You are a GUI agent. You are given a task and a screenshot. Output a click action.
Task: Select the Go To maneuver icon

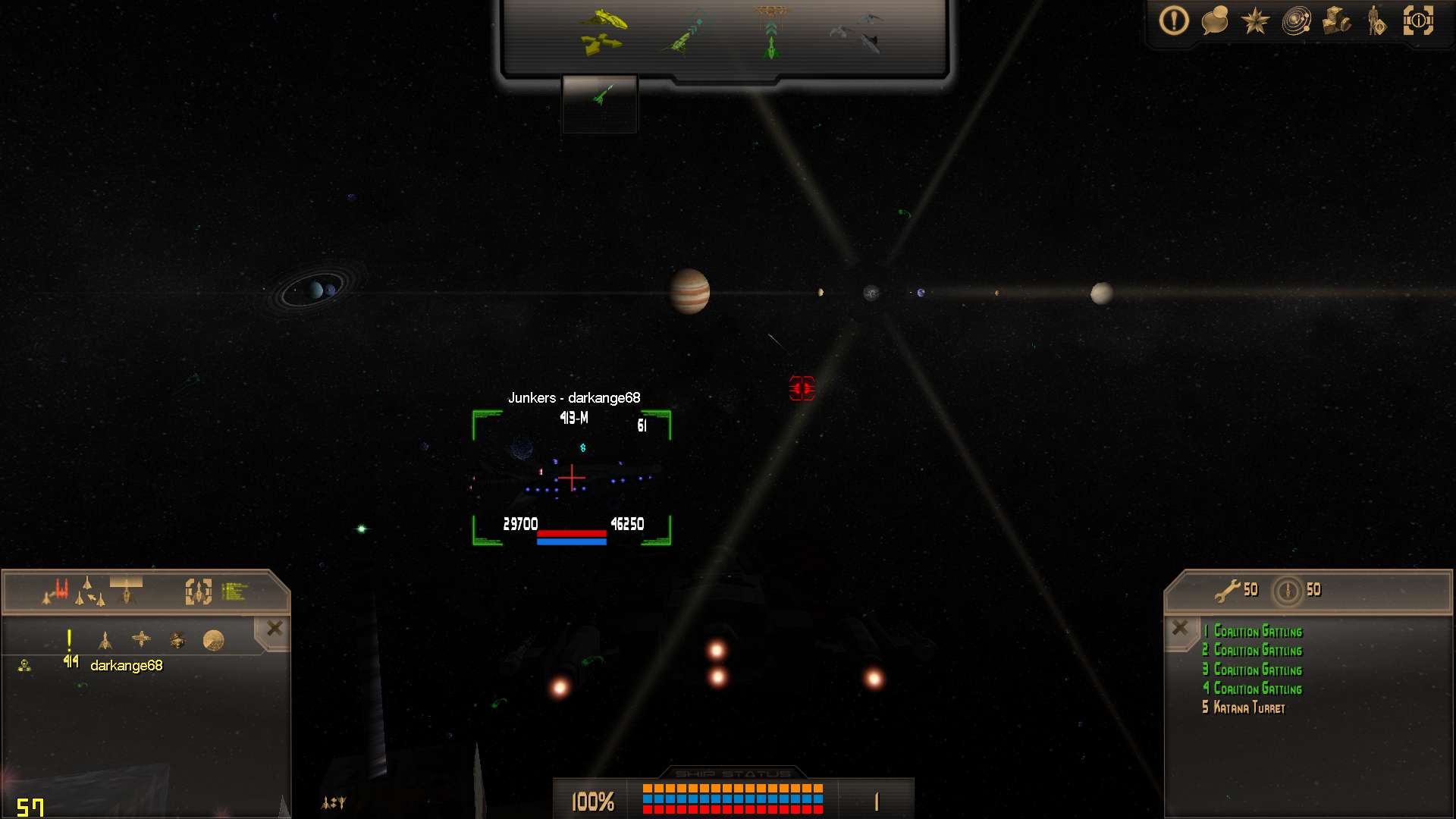coord(687,33)
